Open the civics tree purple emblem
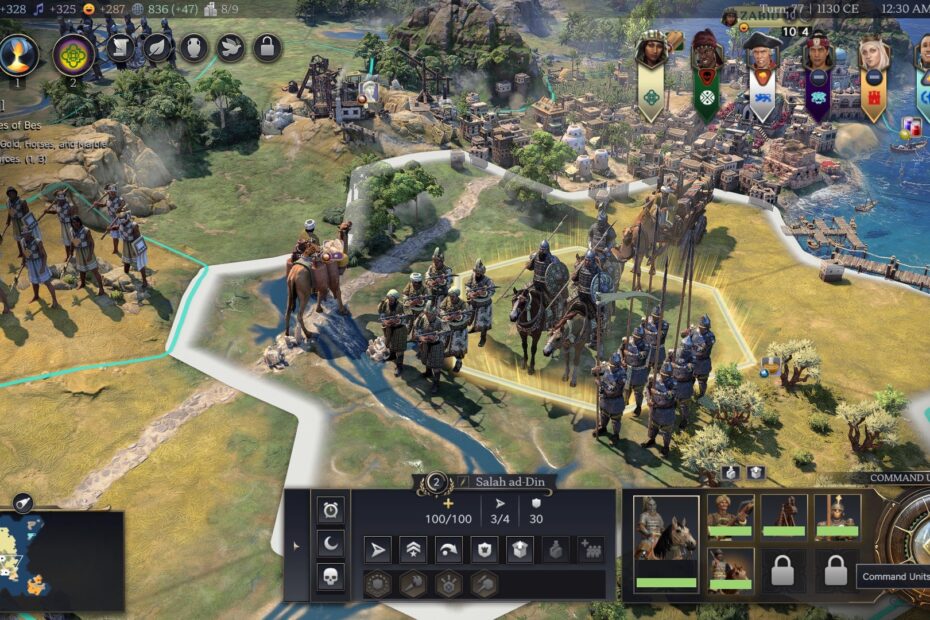 point(73,54)
